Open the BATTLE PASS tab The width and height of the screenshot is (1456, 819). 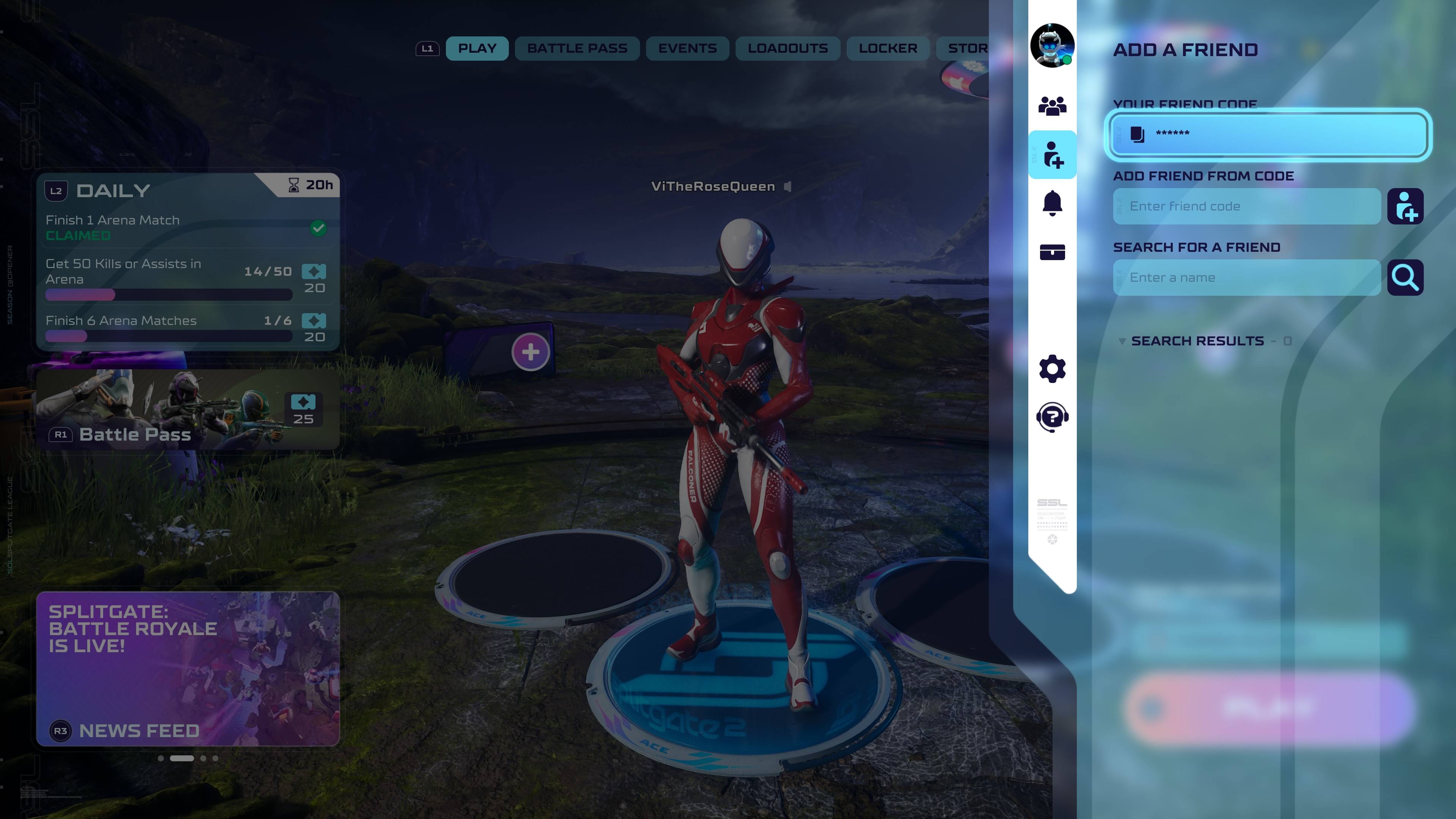(576, 49)
